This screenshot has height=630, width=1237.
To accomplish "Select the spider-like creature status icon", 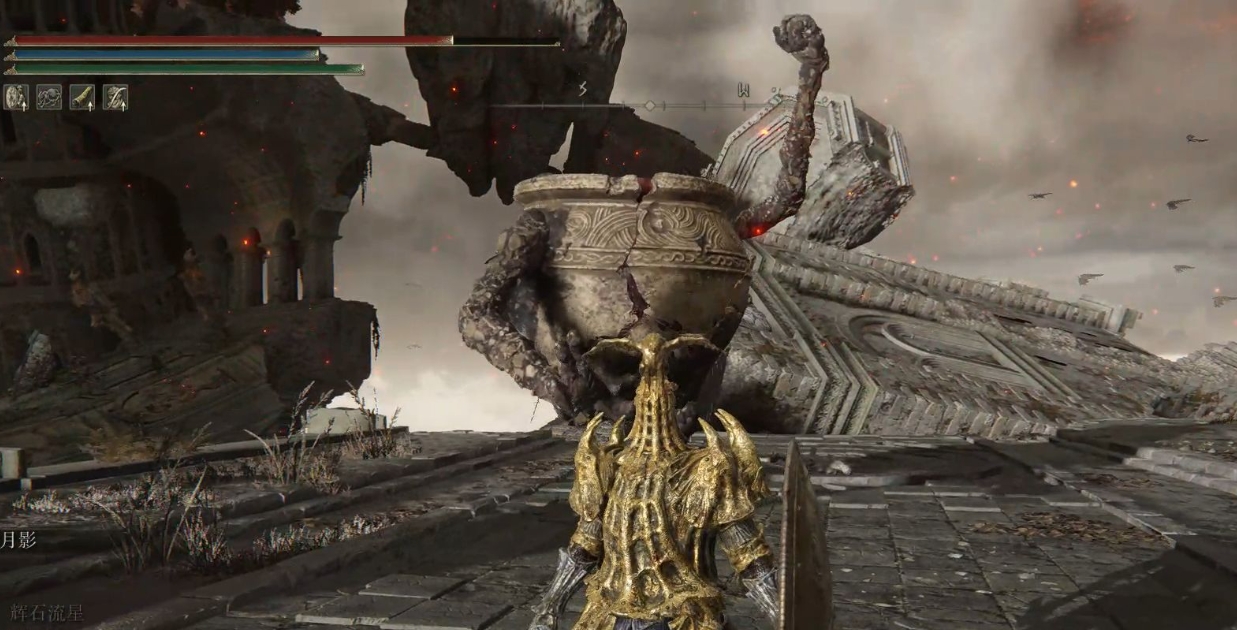I will (49, 97).
